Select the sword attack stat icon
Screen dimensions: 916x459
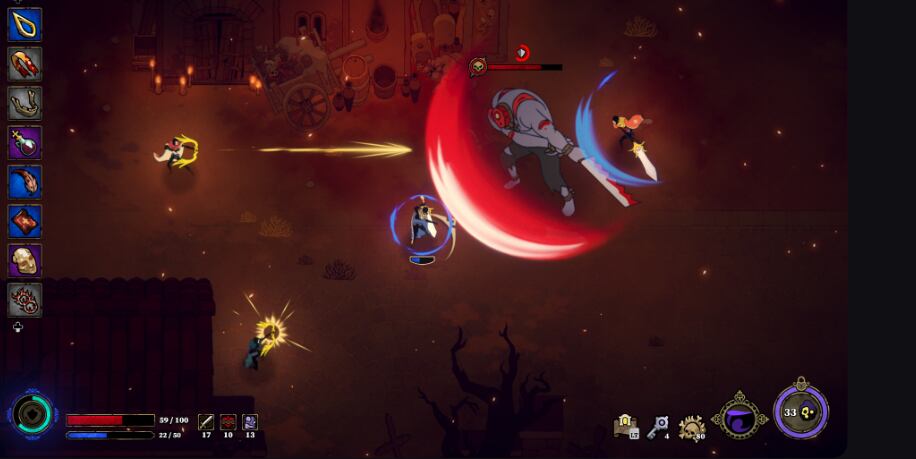pos(206,422)
